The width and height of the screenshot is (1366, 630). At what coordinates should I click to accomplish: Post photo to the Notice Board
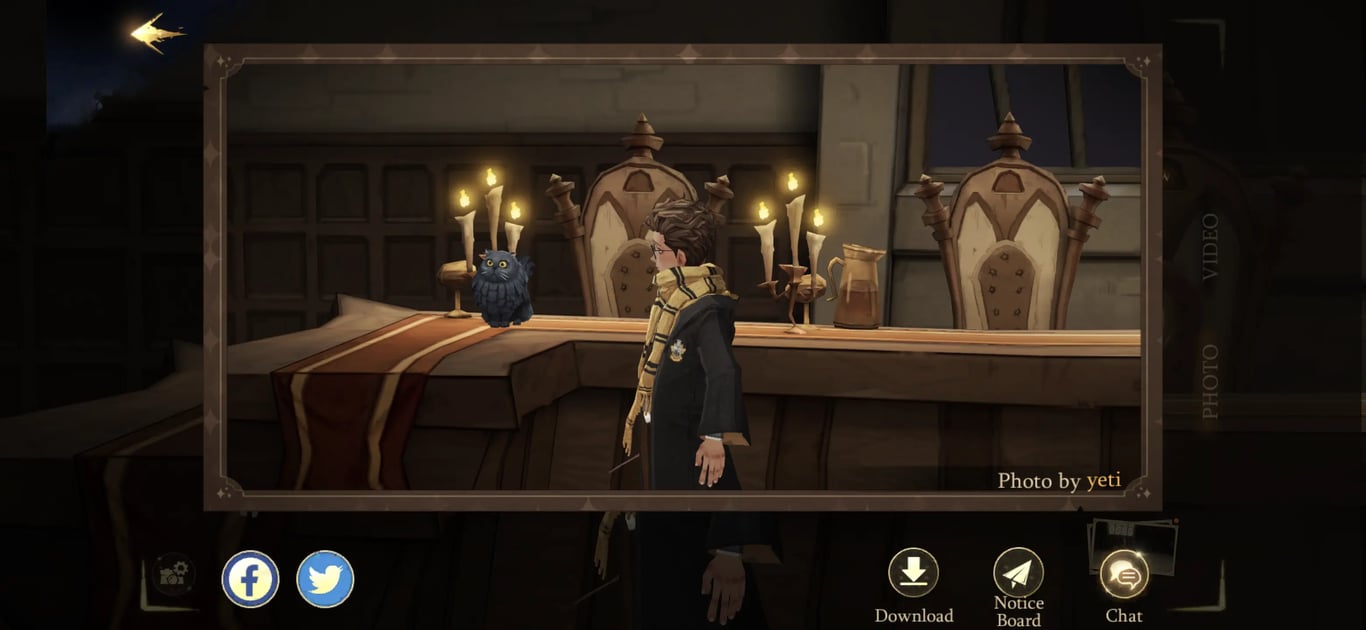coord(1018,573)
